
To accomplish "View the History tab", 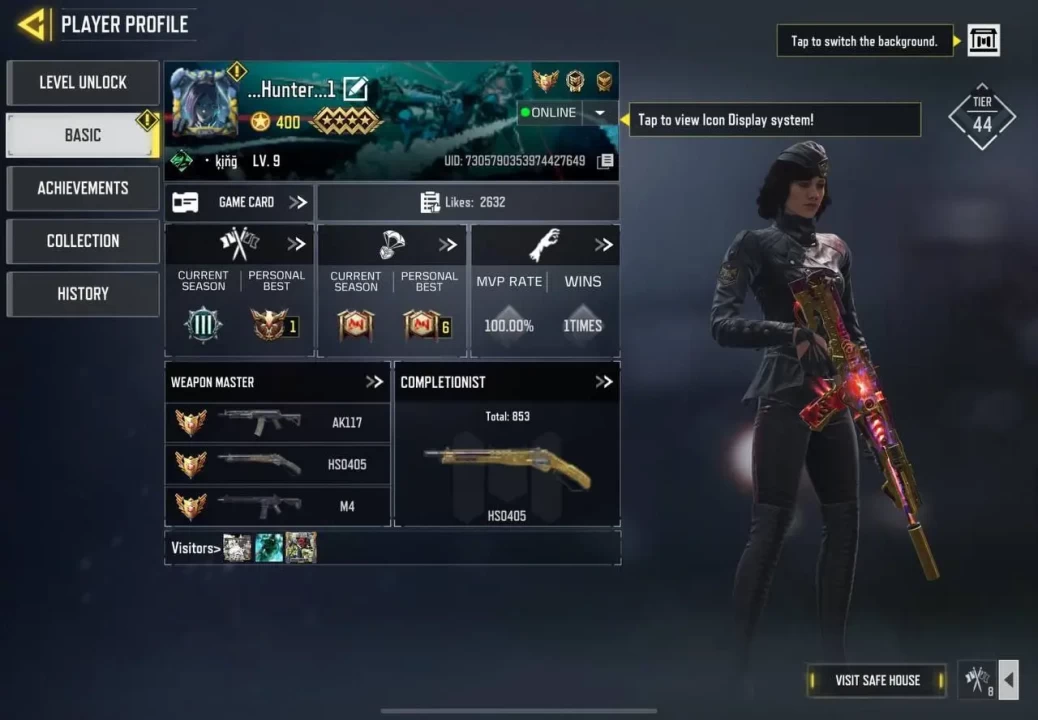I will [x=83, y=294].
